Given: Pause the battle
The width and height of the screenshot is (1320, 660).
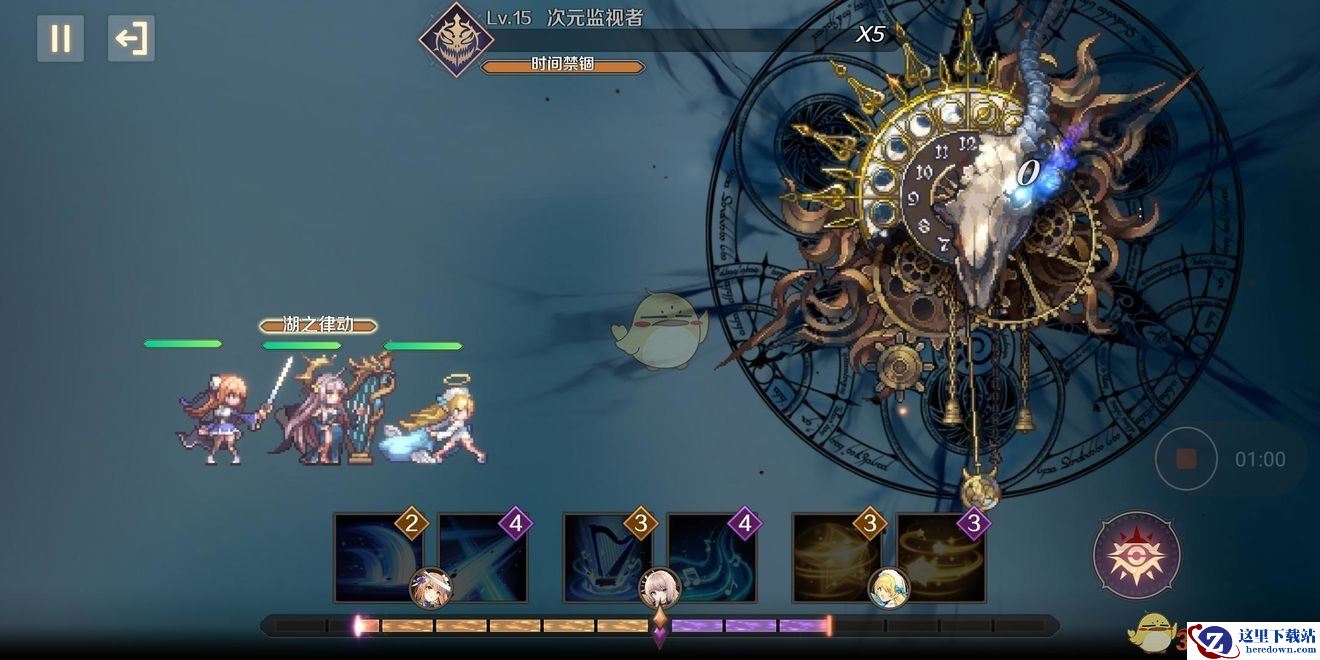Looking at the screenshot, I should [61, 39].
